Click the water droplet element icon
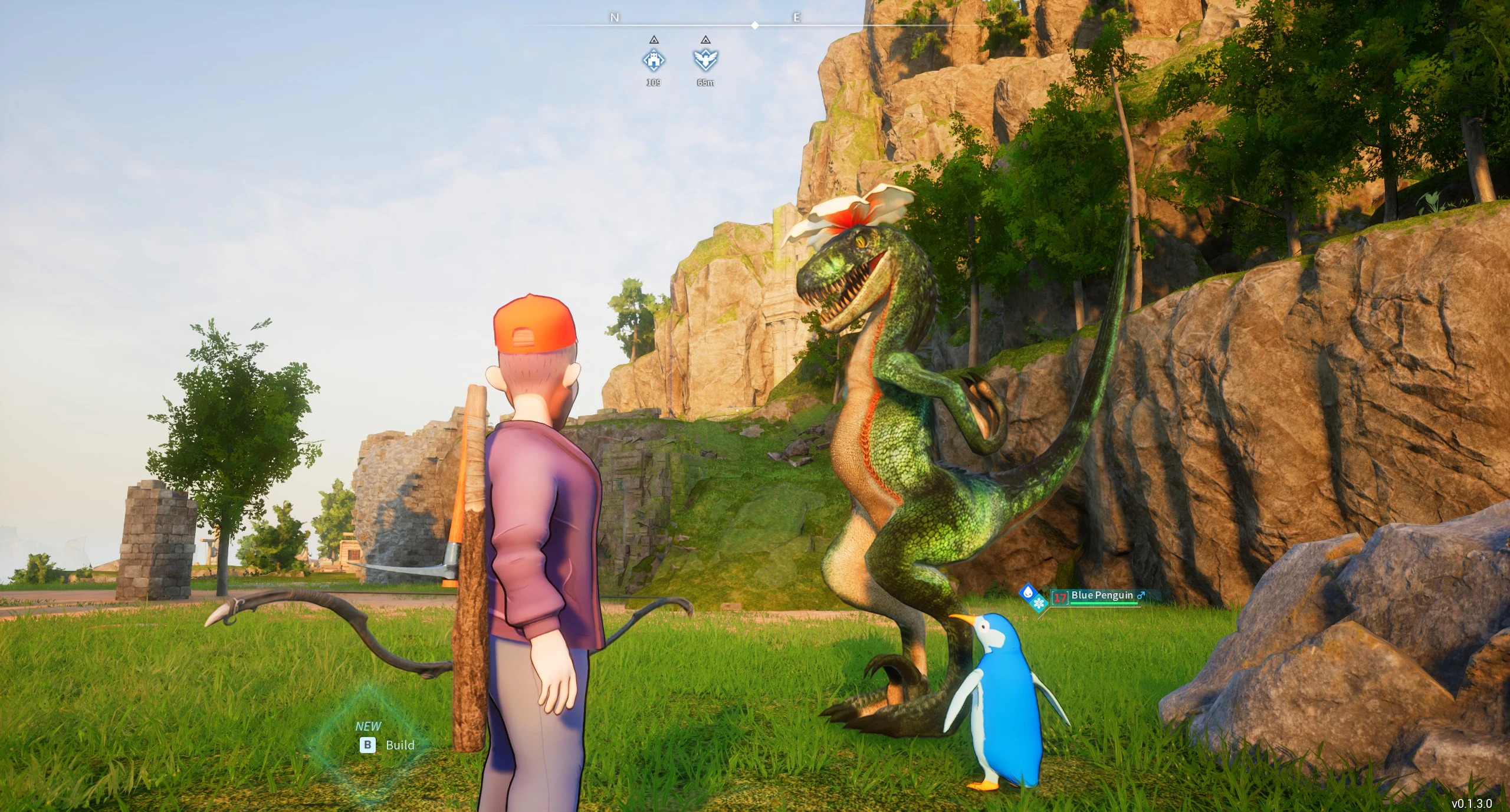The height and width of the screenshot is (812, 1510). click(1029, 591)
